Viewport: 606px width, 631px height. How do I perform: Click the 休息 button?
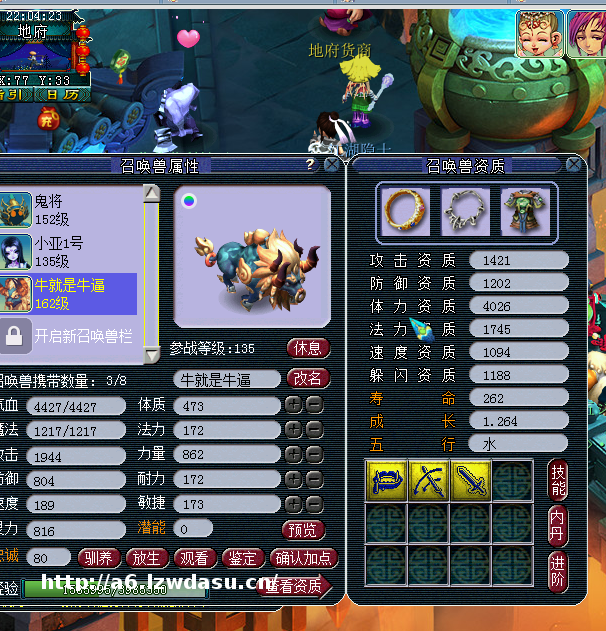308,348
